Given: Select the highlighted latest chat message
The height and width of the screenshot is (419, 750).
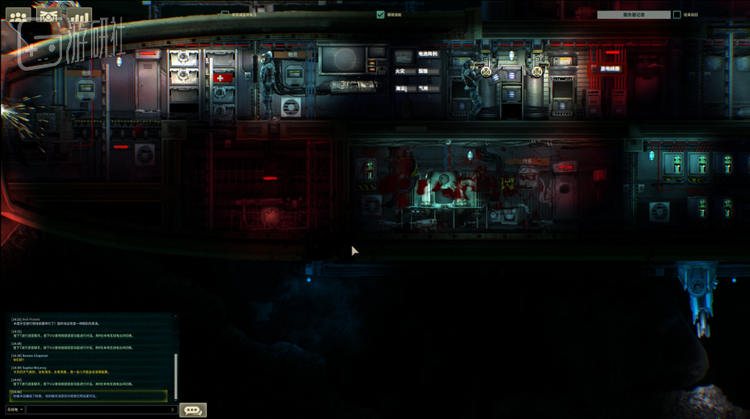Looking at the screenshot, I should [90, 395].
